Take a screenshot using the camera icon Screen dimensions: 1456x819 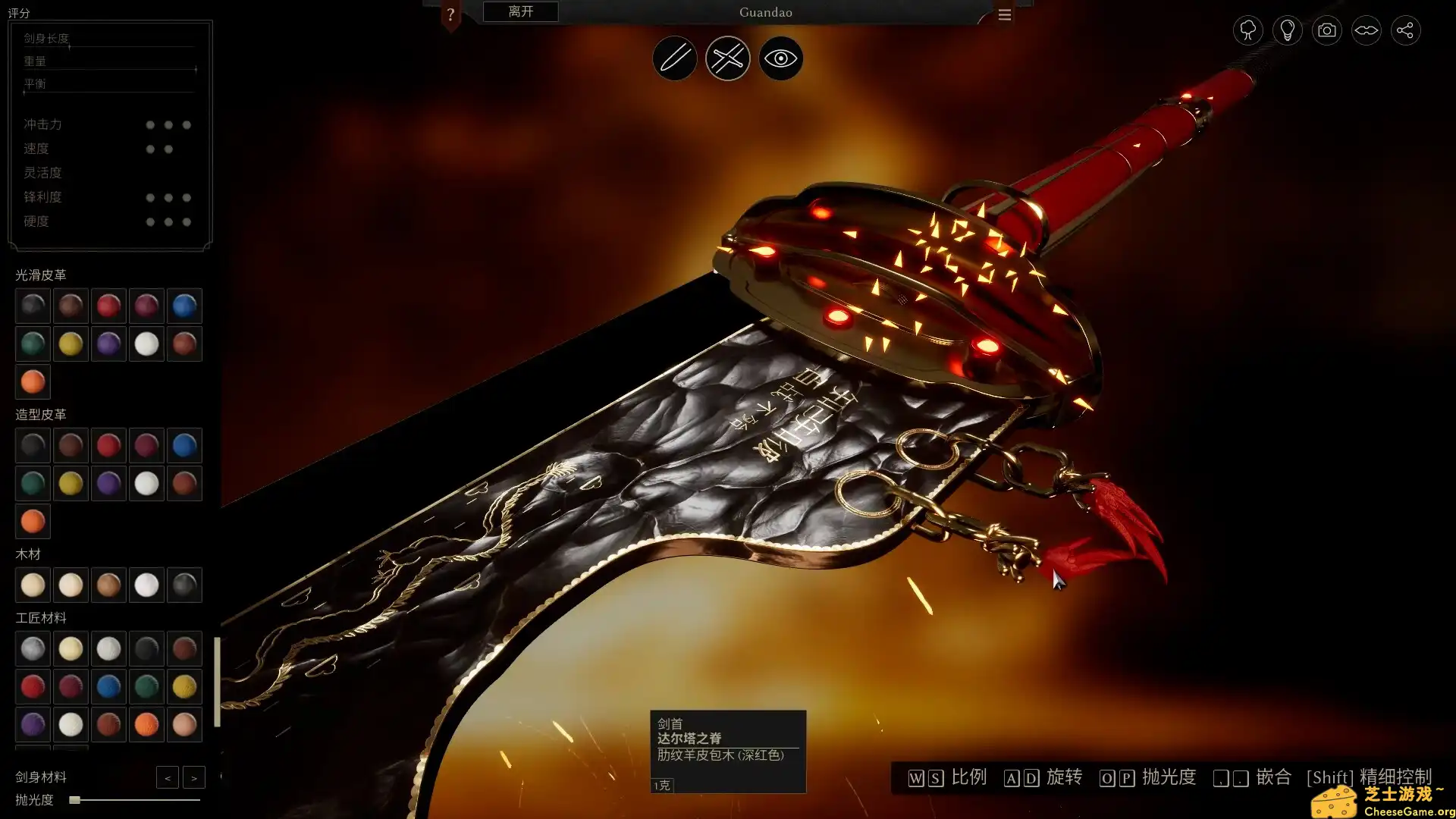[1326, 30]
